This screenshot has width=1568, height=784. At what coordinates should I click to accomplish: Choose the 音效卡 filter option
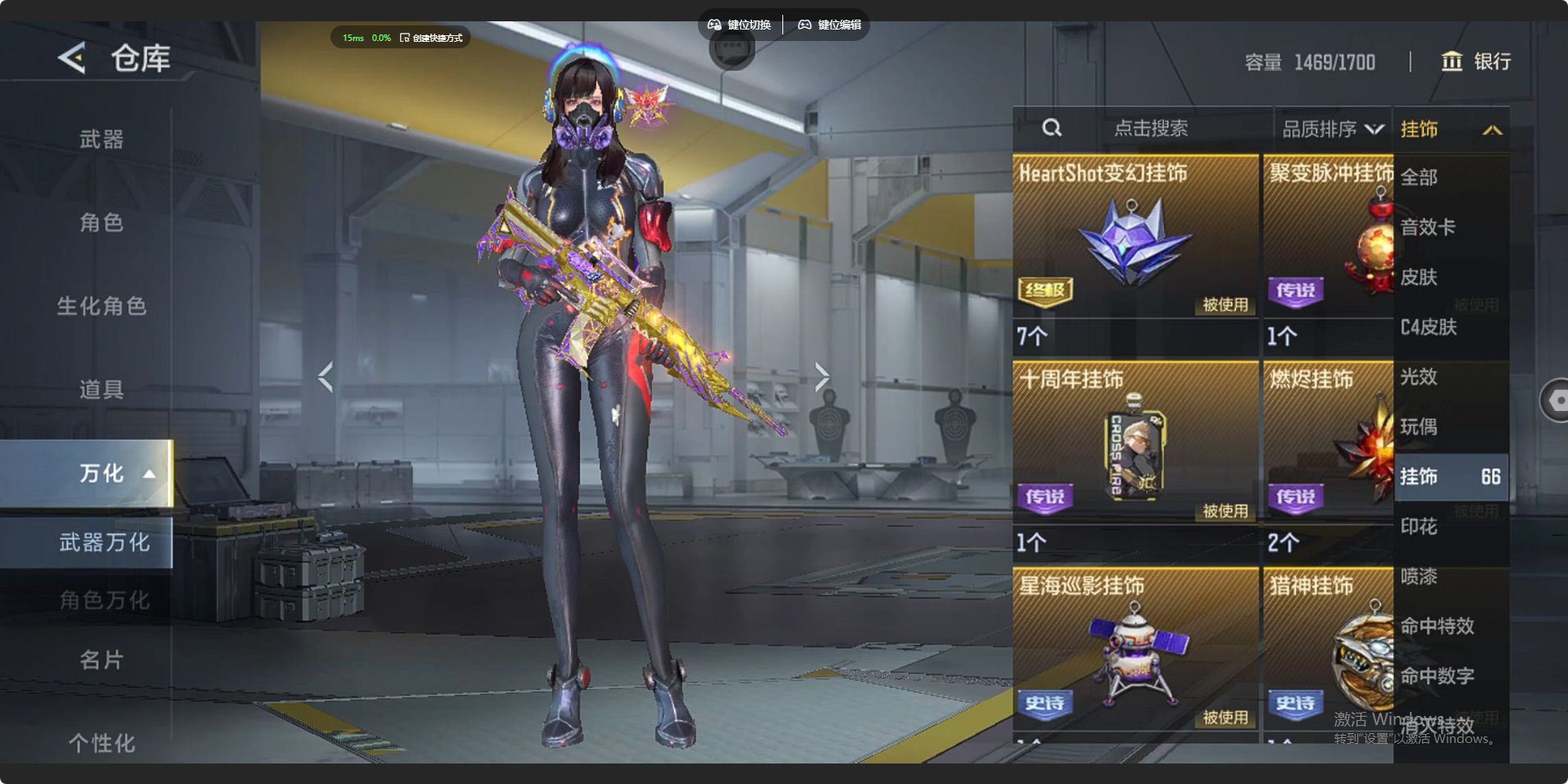click(x=1428, y=227)
